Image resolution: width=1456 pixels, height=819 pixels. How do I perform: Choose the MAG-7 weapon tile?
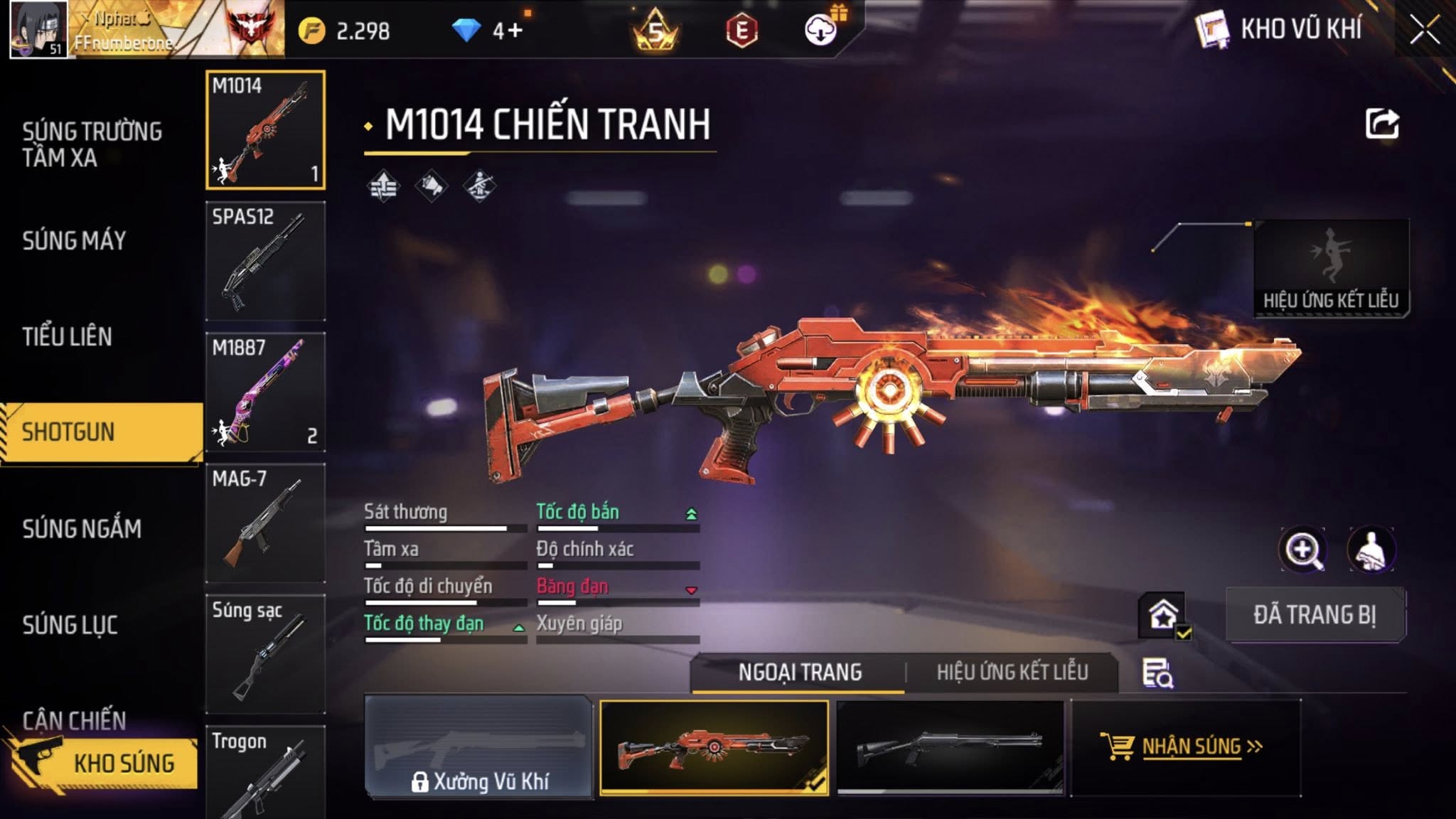coord(265,523)
